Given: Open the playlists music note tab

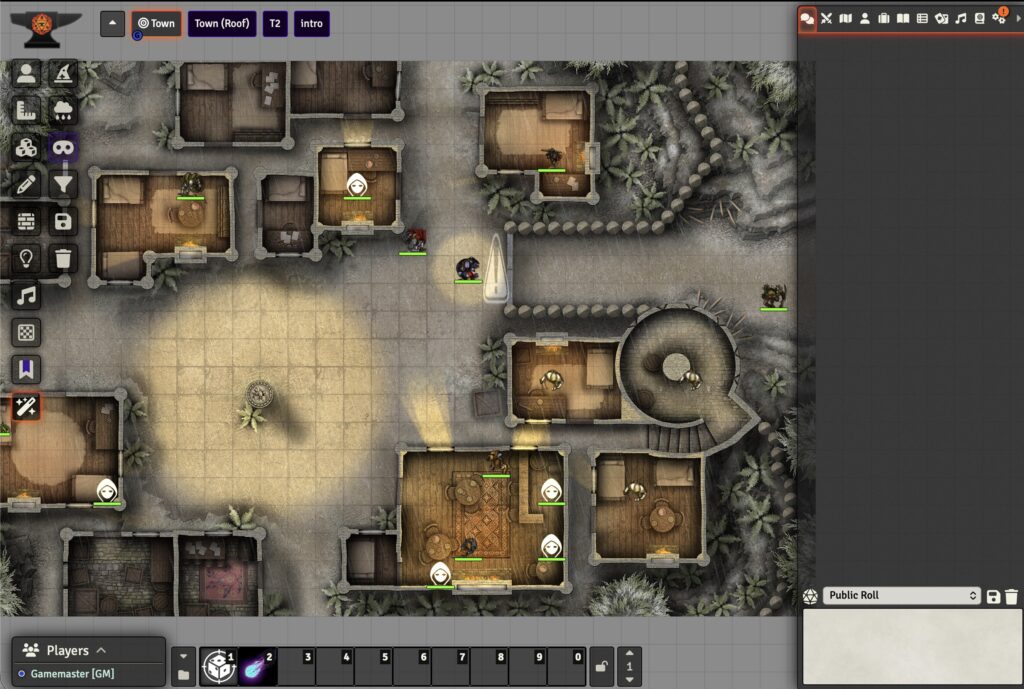Looking at the screenshot, I should pyautogui.click(x=961, y=18).
